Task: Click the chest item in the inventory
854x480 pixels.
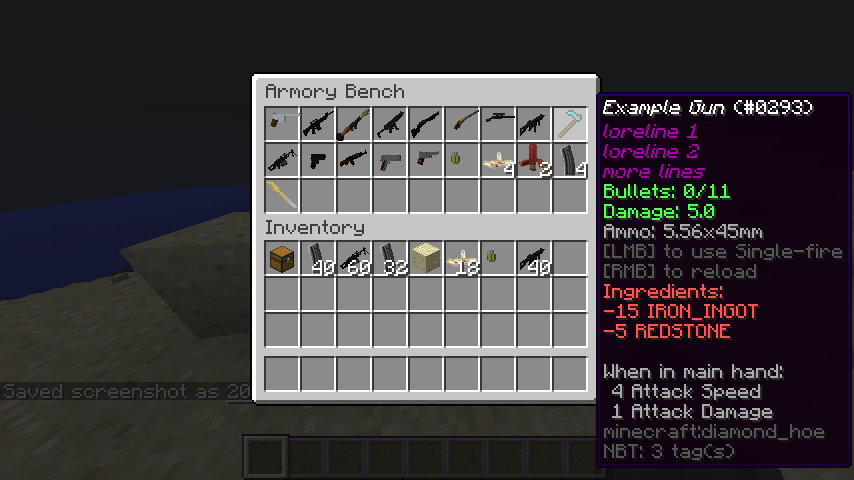Action: [x=282, y=258]
